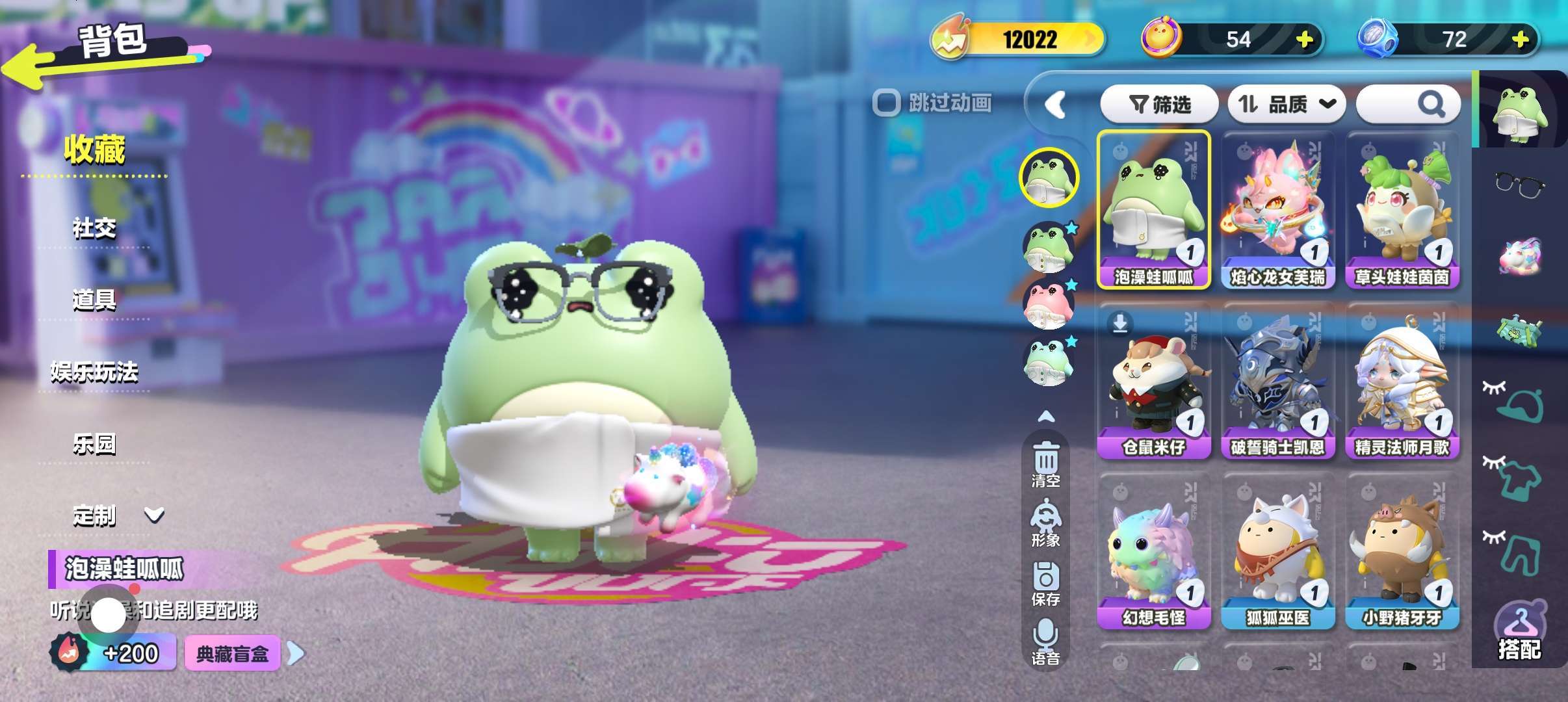The image size is (1568, 702).
Task: Open the 社交 category
Action: tap(94, 228)
